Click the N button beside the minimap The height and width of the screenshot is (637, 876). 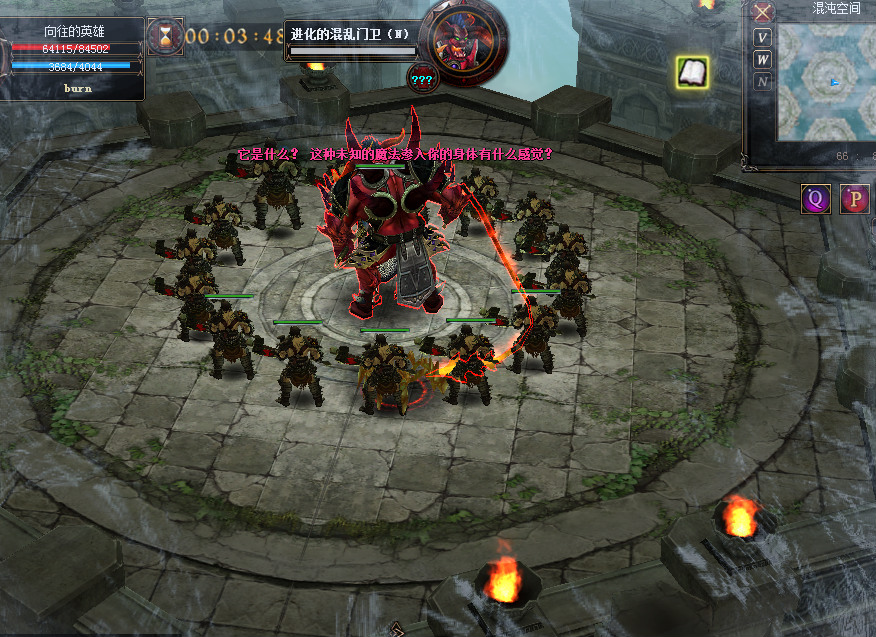[763, 82]
